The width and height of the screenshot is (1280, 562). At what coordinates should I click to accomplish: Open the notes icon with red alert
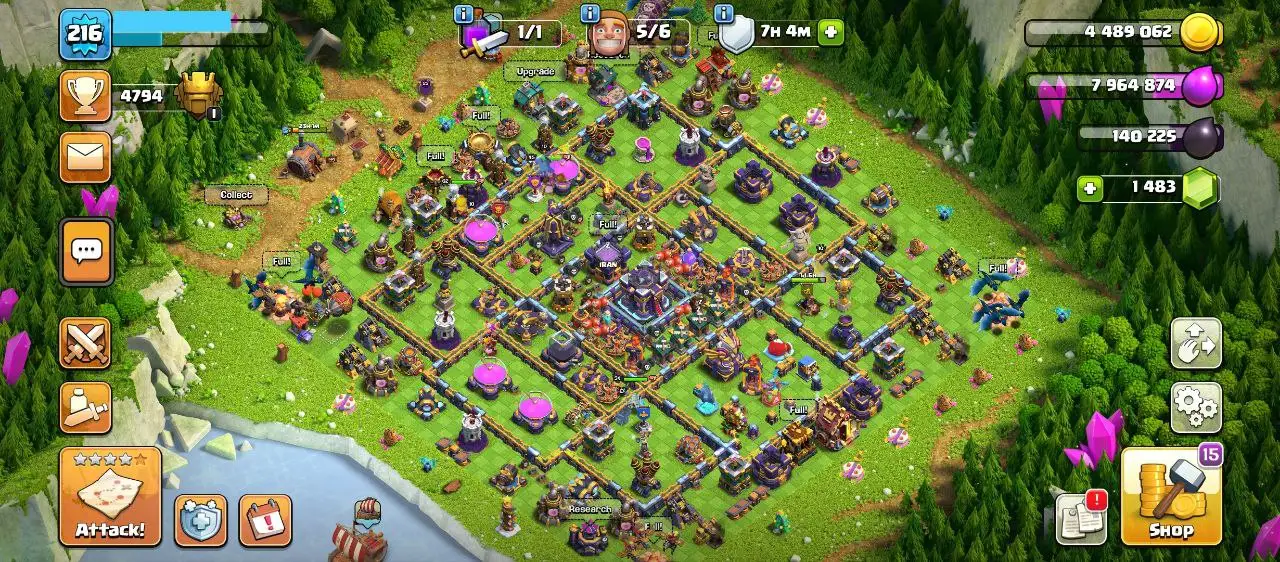click(x=1080, y=518)
